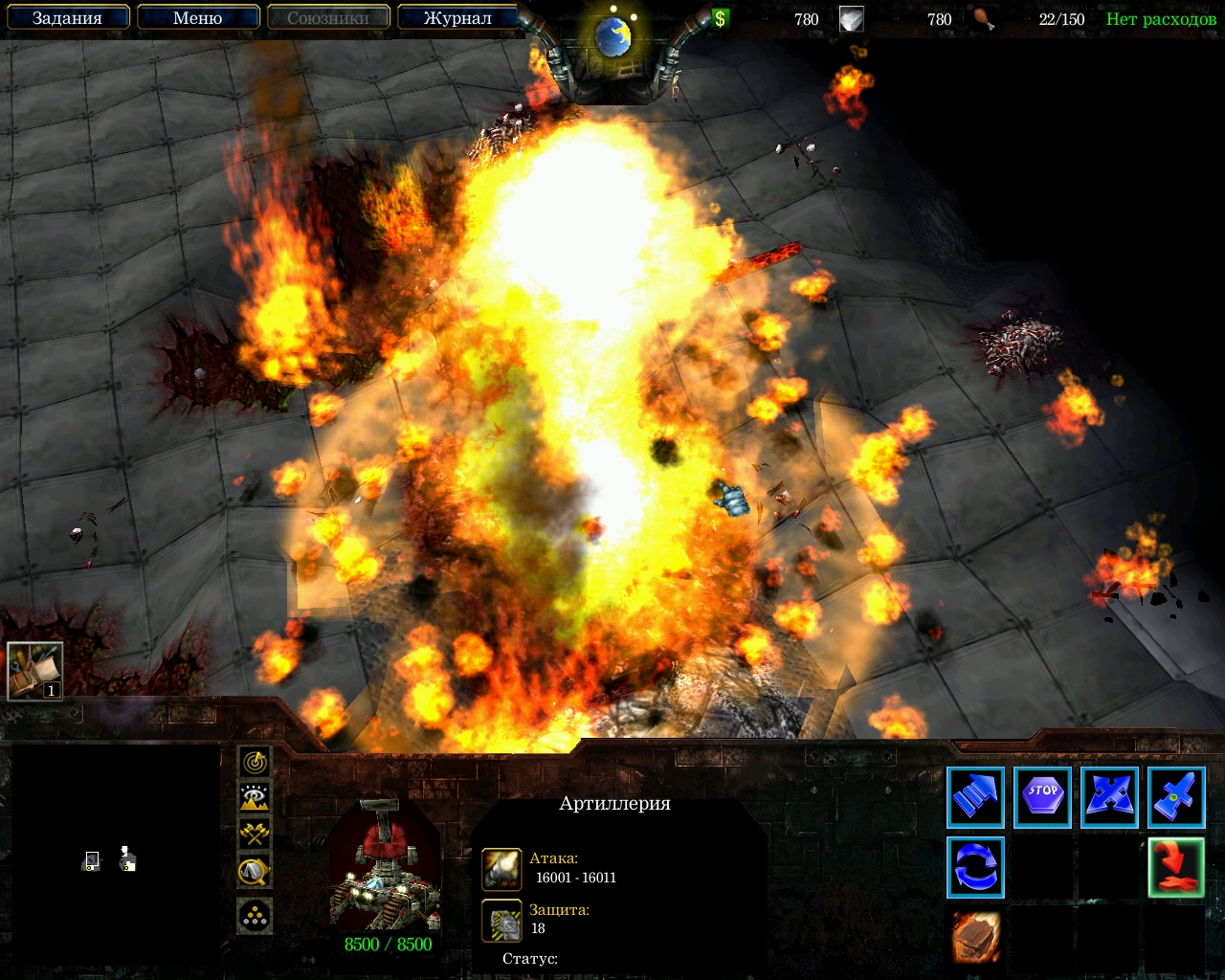This screenshot has height=980, width=1225.
Task: Activate the Hold Position command
Action: [1109, 797]
